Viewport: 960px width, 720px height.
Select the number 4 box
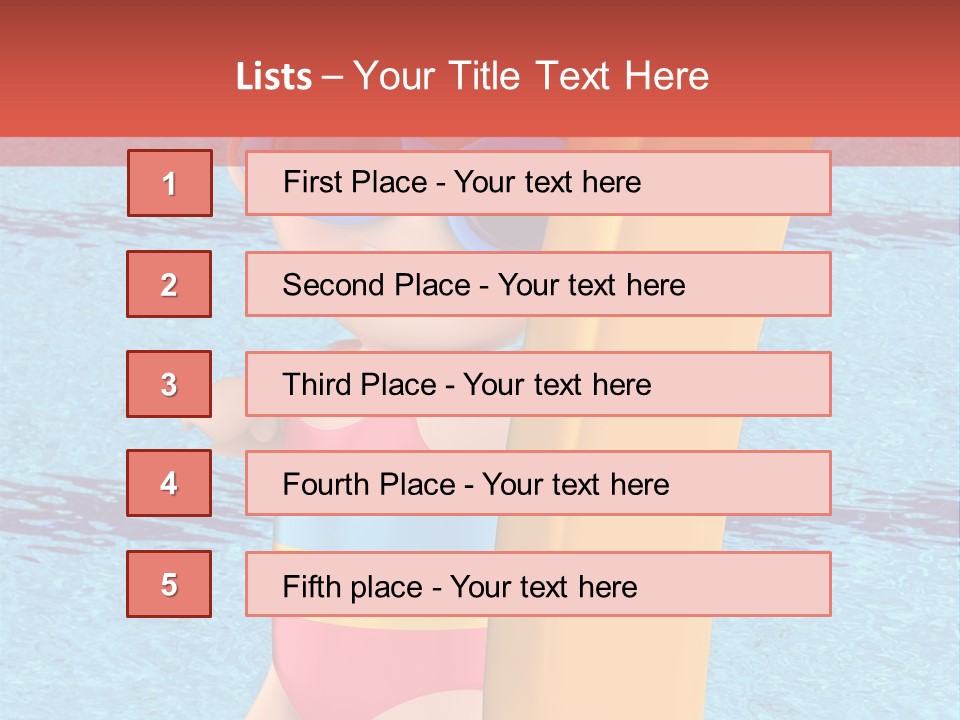click(x=169, y=484)
